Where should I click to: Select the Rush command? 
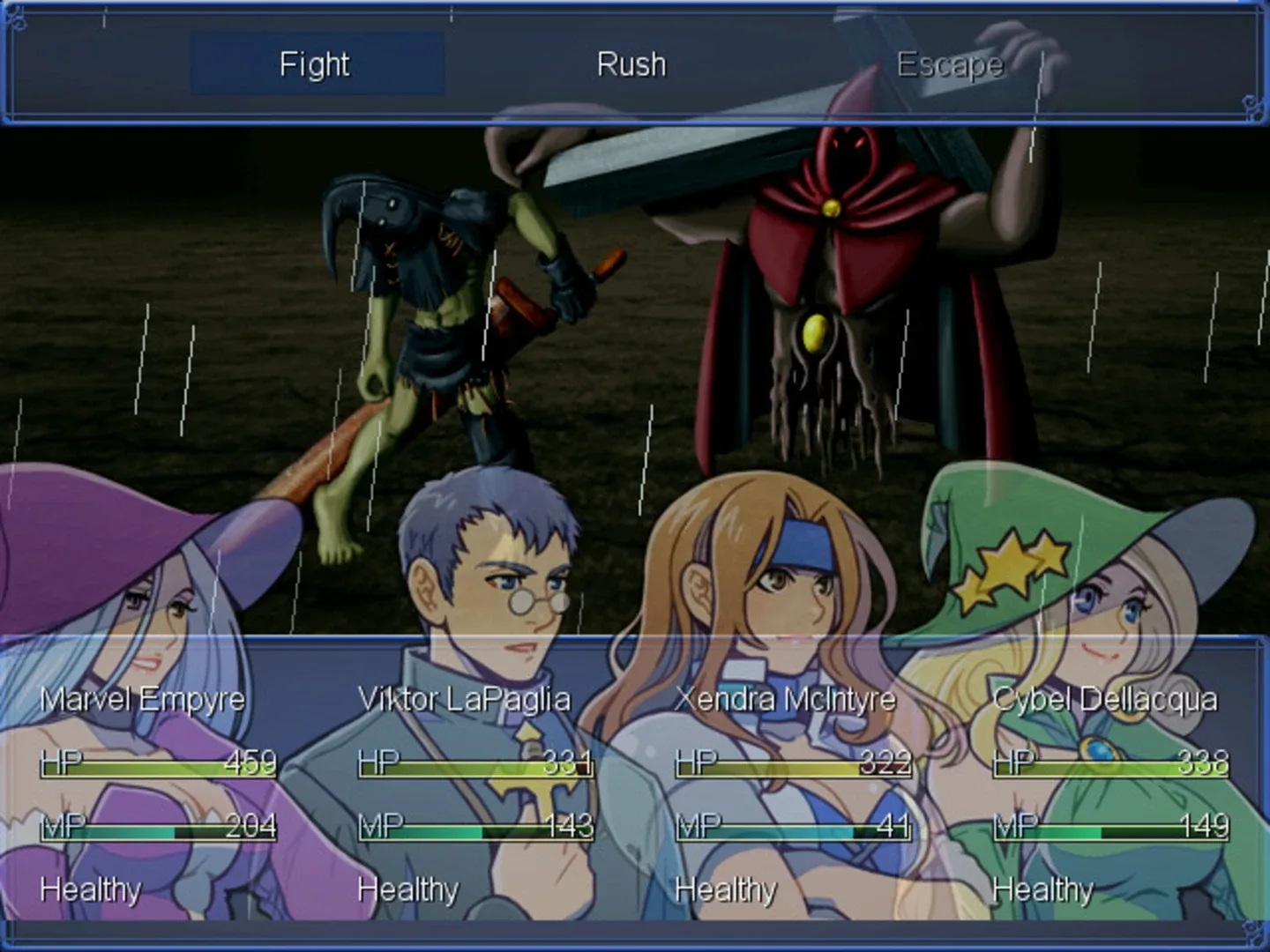631,63
